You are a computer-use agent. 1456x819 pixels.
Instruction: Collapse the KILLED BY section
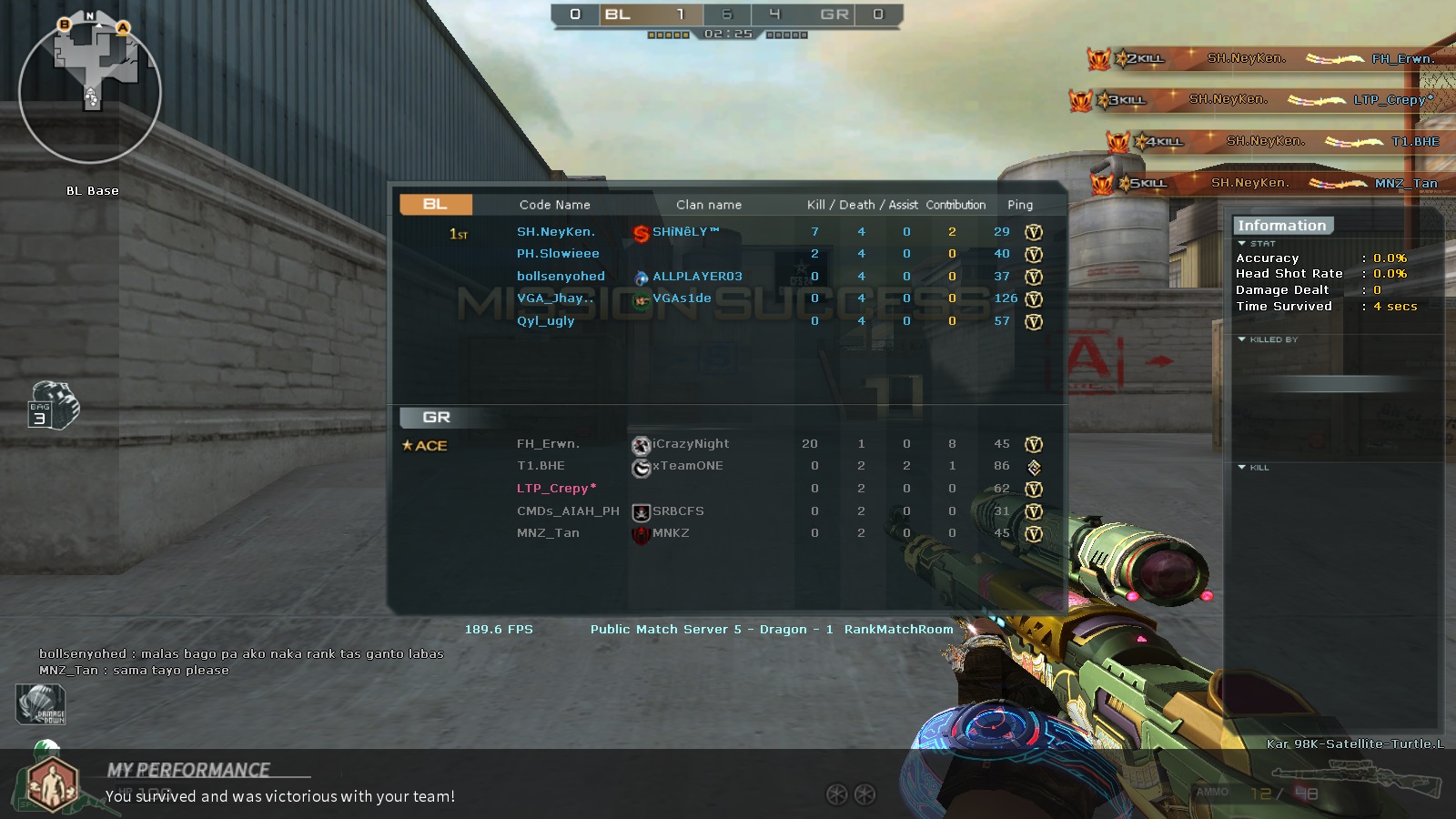(1240, 339)
